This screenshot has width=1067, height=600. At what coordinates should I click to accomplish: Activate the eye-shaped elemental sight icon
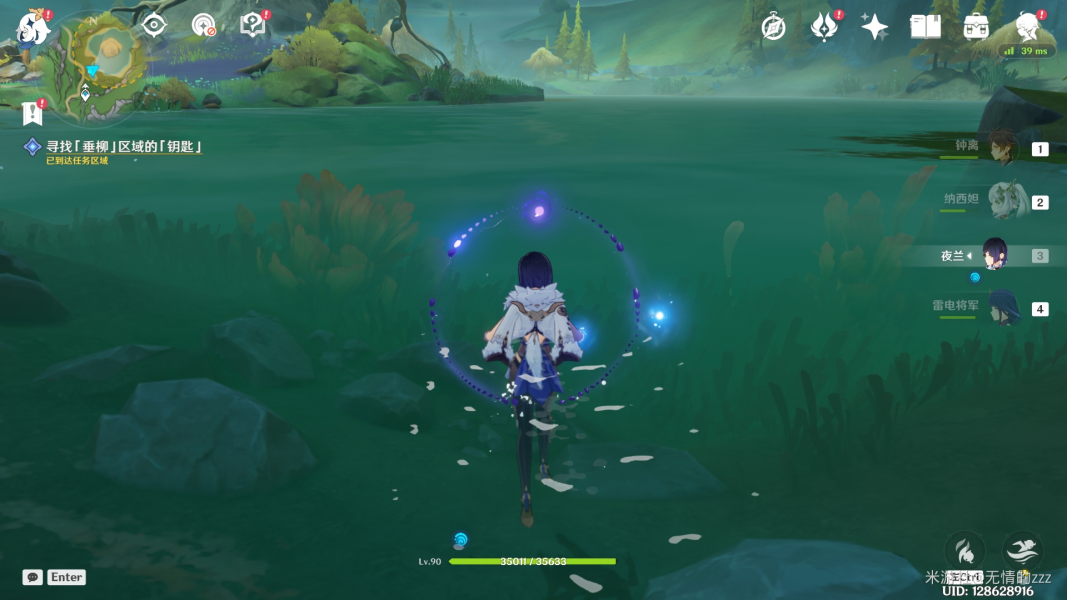tap(154, 25)
